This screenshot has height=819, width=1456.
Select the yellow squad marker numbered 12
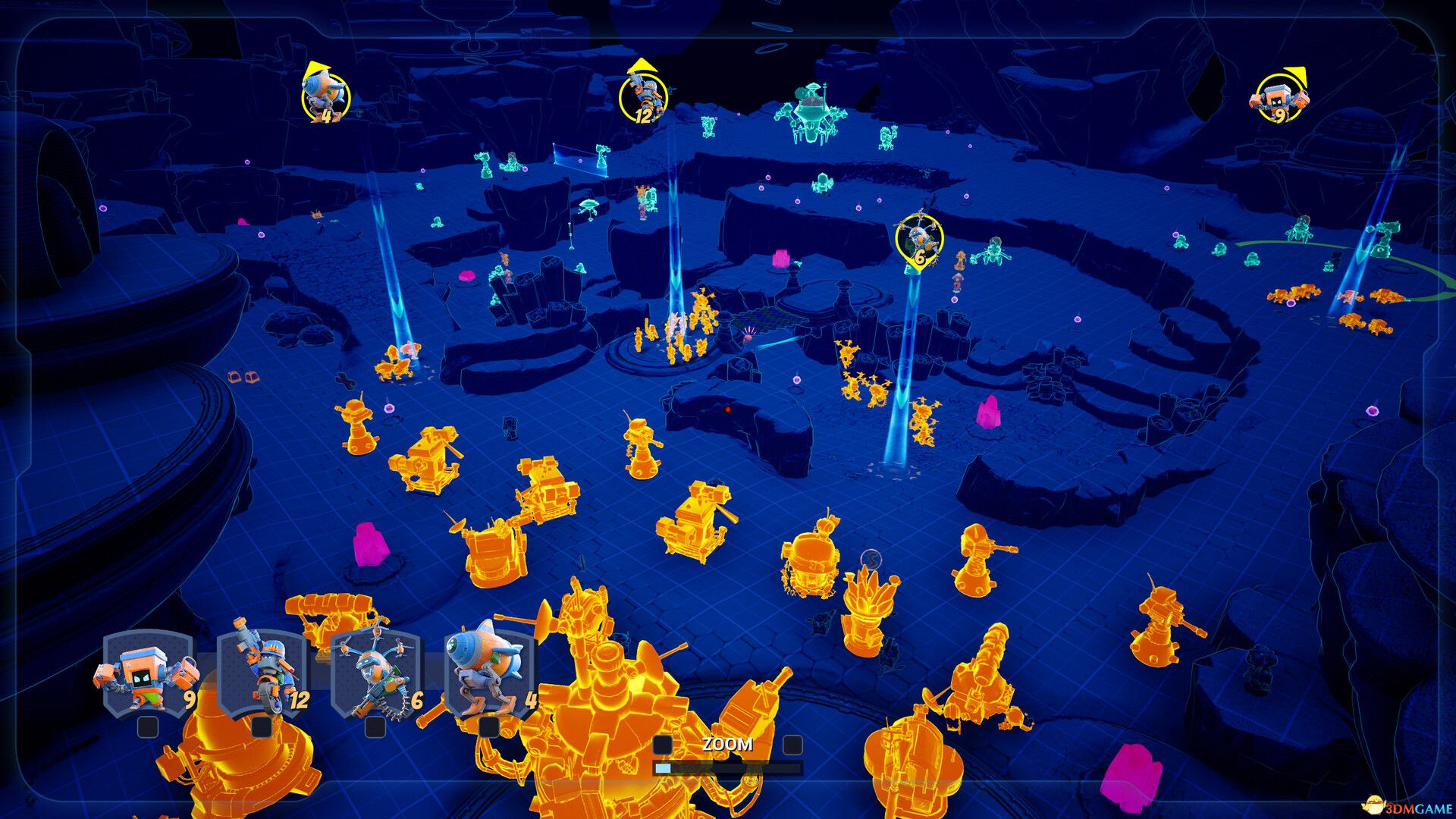643,98
